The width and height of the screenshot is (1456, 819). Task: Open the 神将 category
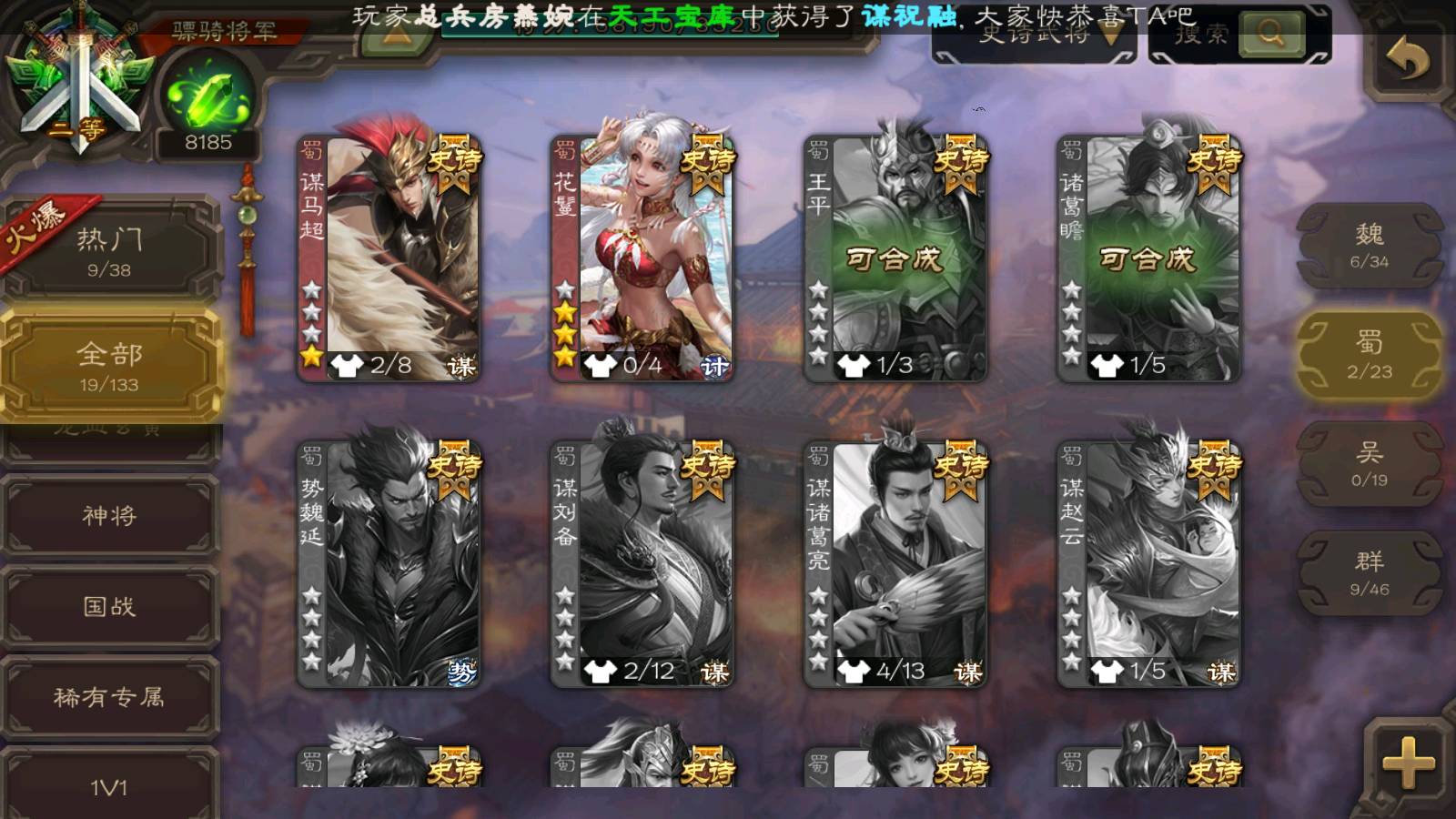point(109,516)
